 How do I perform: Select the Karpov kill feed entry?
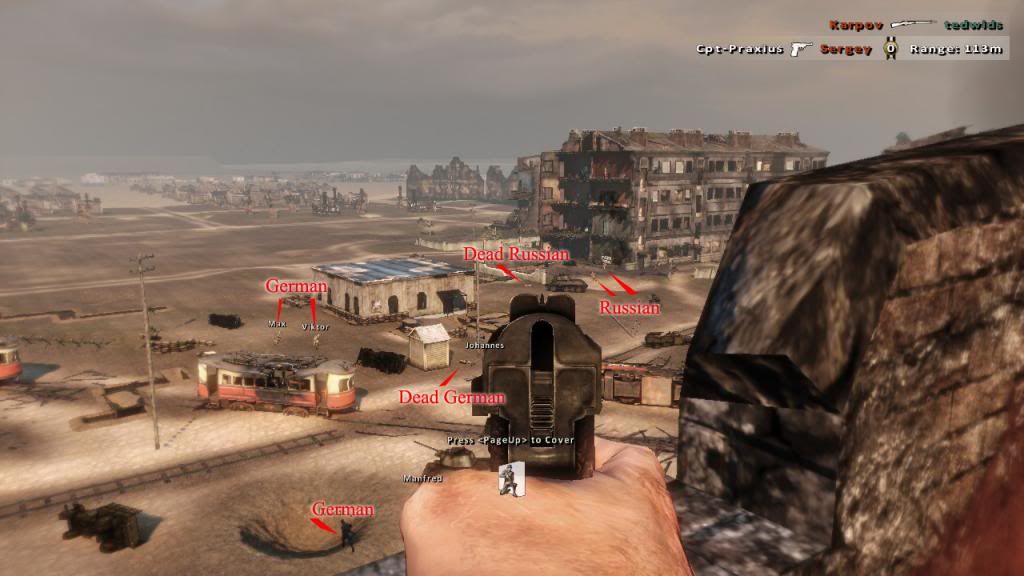(x=851, y=24)
